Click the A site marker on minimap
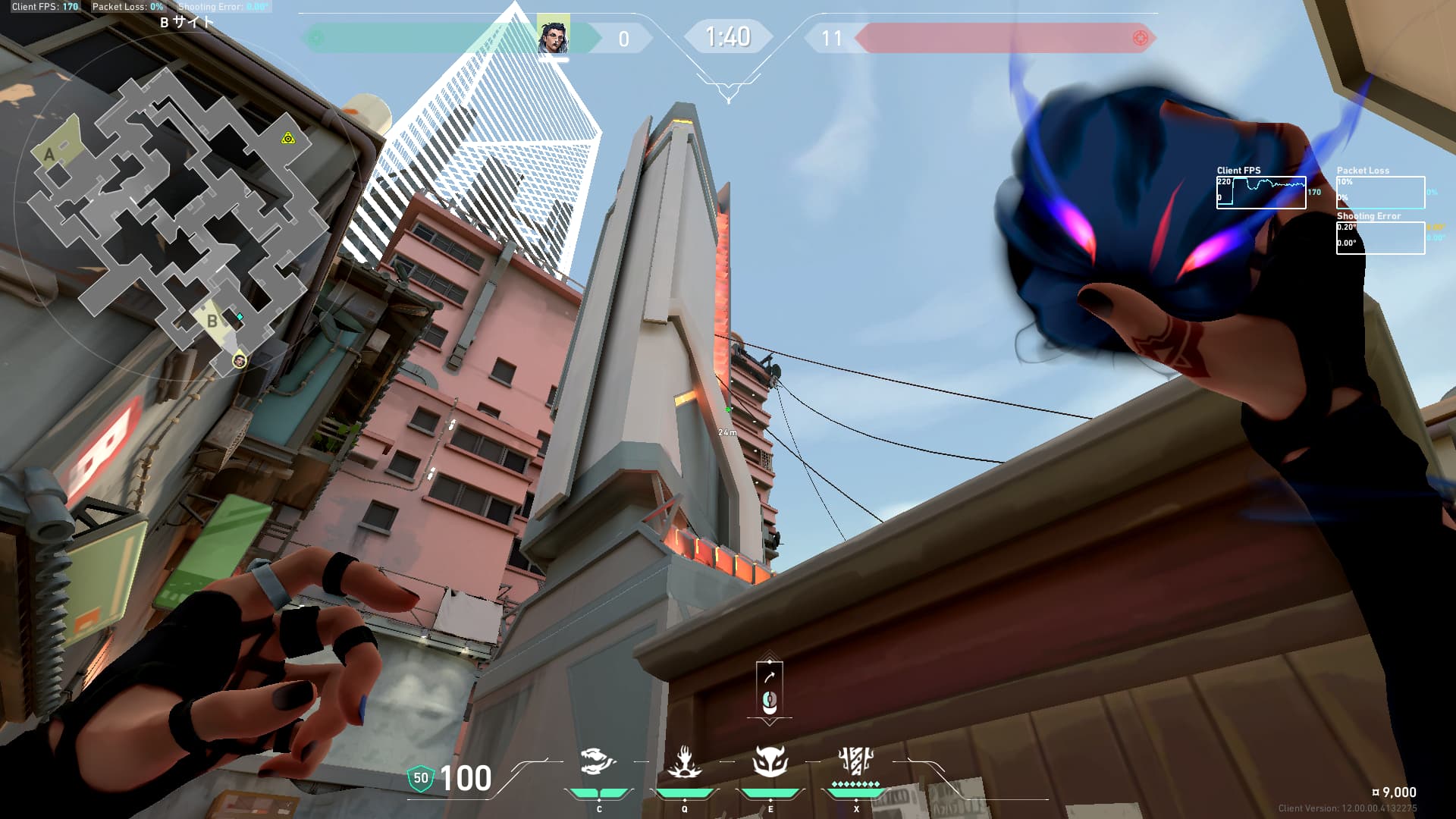The height and width of the screenshot is (819, 1456). click(x=50, y=155)
